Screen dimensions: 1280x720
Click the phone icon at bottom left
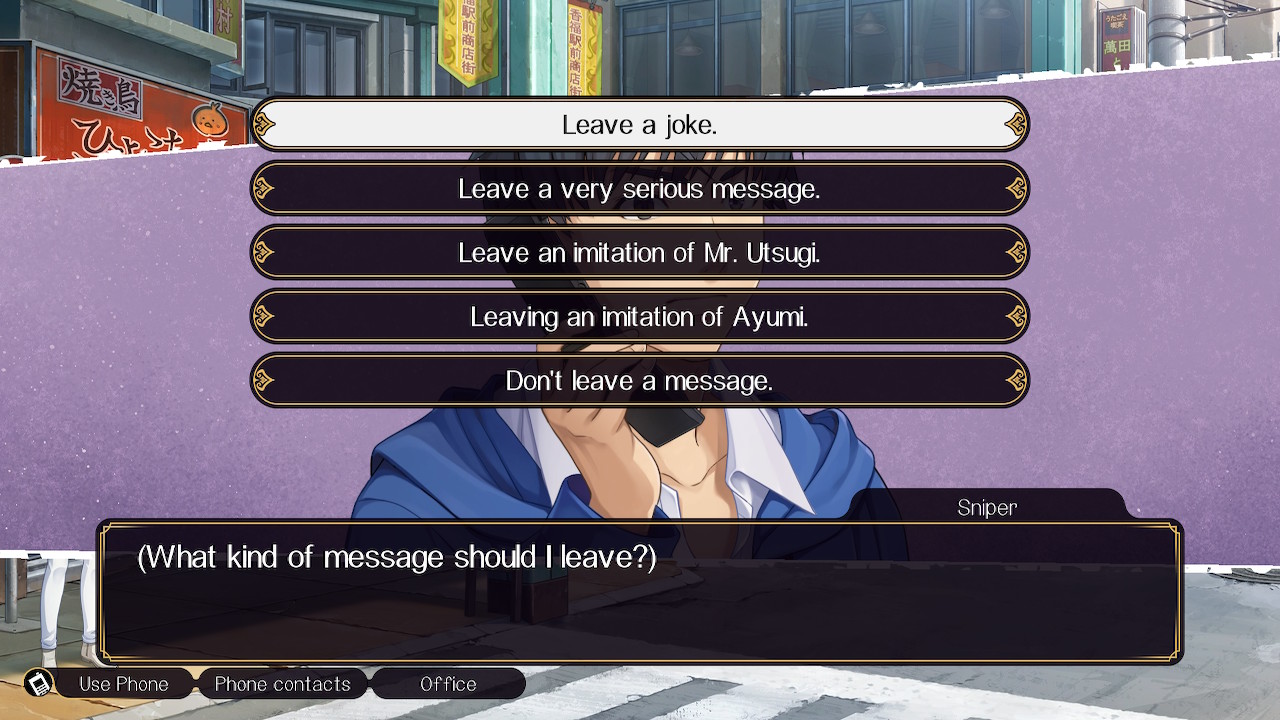(39, 684)
